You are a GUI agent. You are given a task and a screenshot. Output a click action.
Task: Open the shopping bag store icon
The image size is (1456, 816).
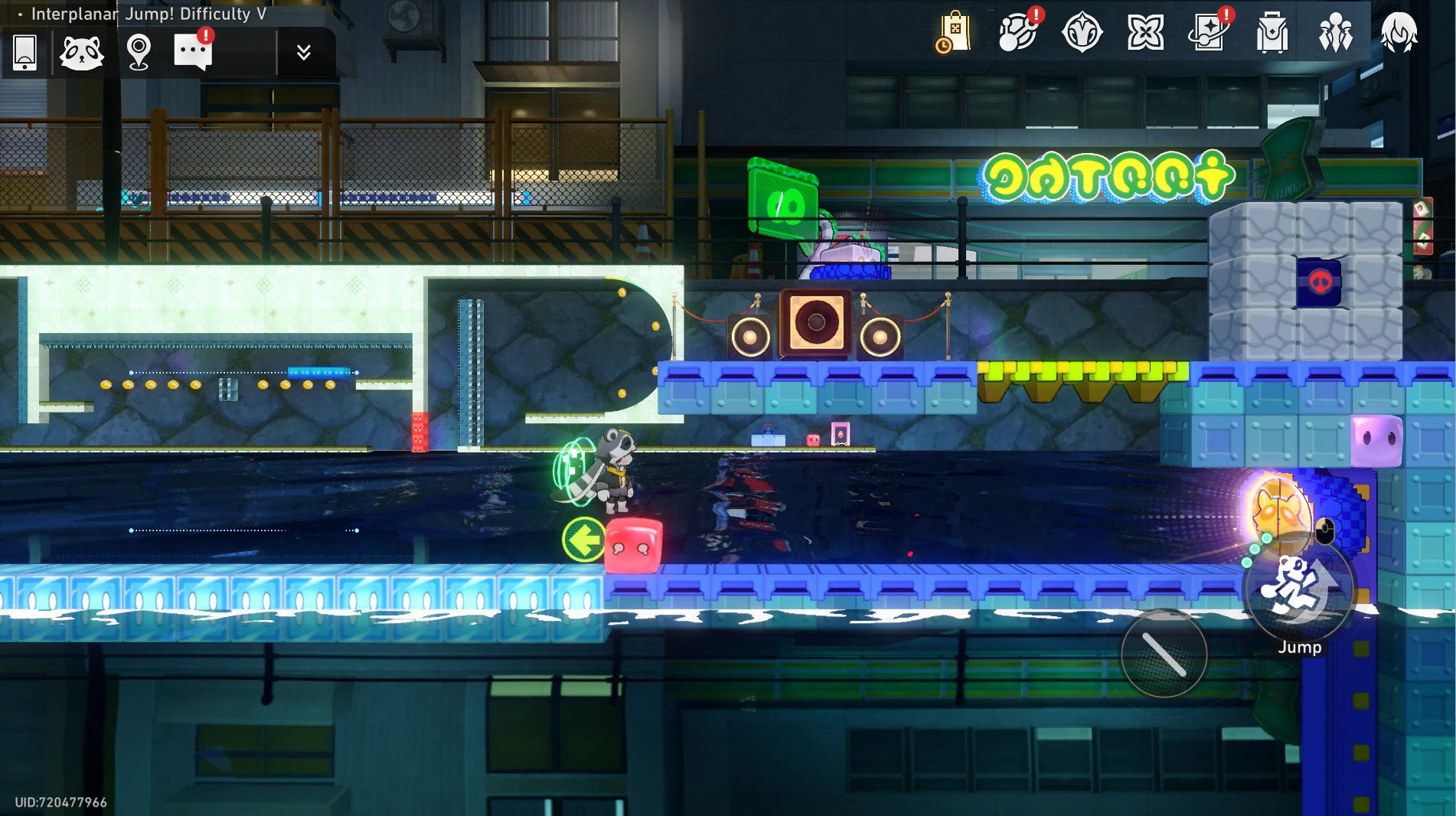click(x=954, y=33)
